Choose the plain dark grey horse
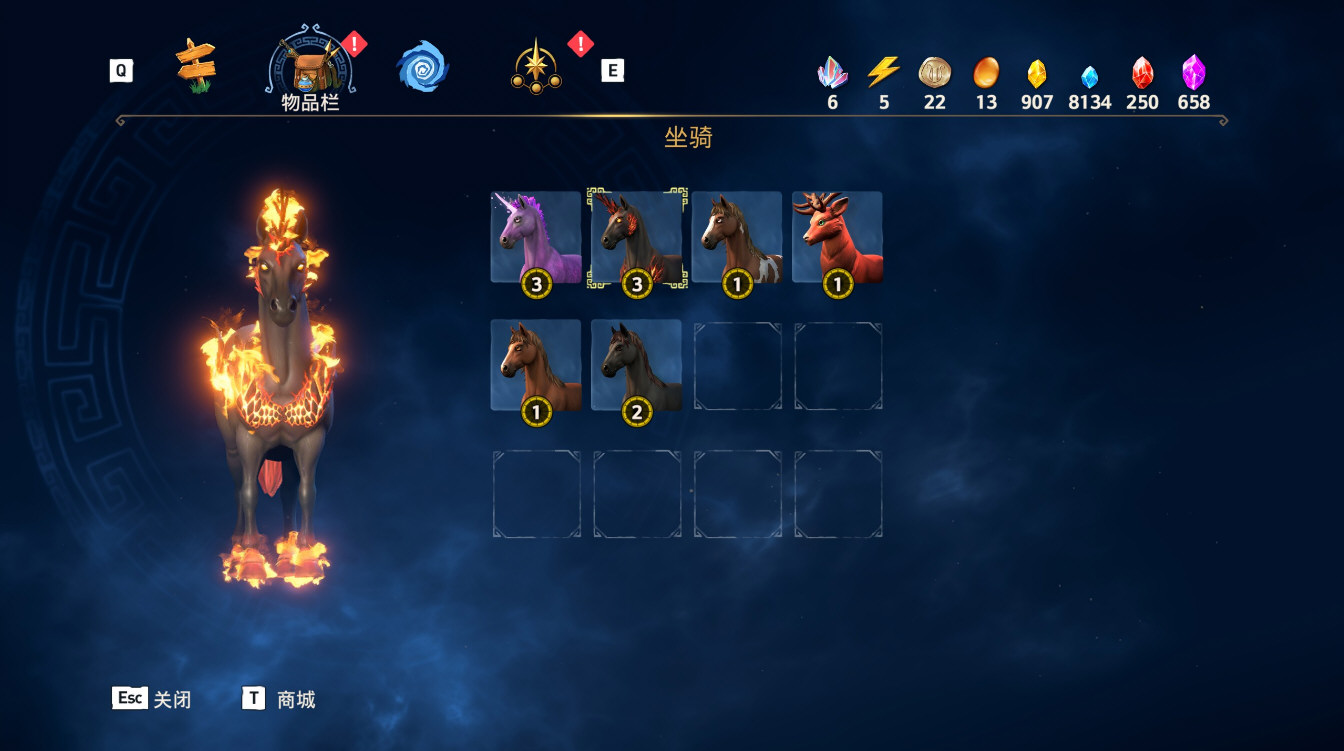Viewport: 1344px width, 751px height. 637,366
